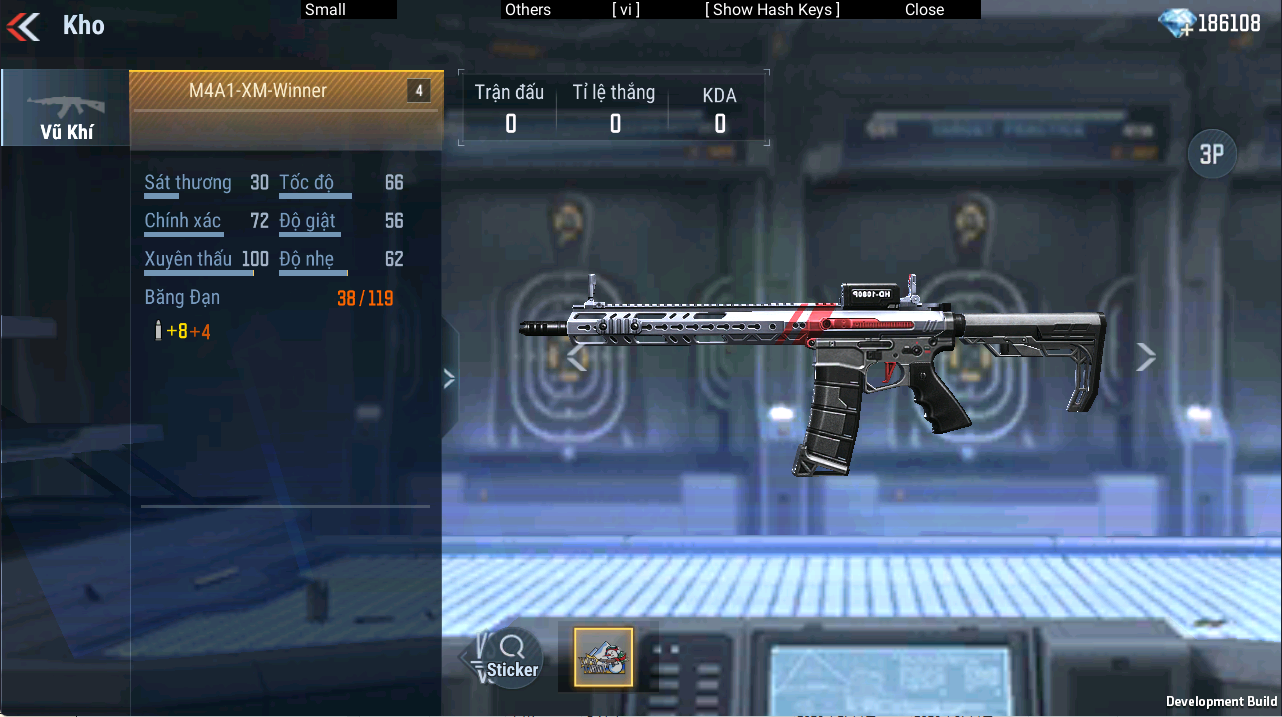Go back using the red arrow button
The width and height of the screenshot is (1282, 717).
pyautogui.click(x=24, y=26)
